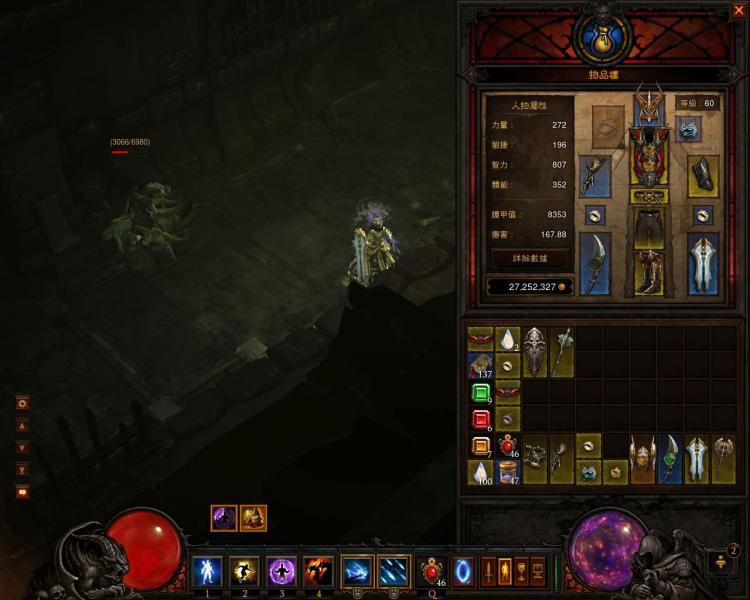750x600 pixels.
Task: Select the equipped off-hand winged blade
Action: (703, 264)
